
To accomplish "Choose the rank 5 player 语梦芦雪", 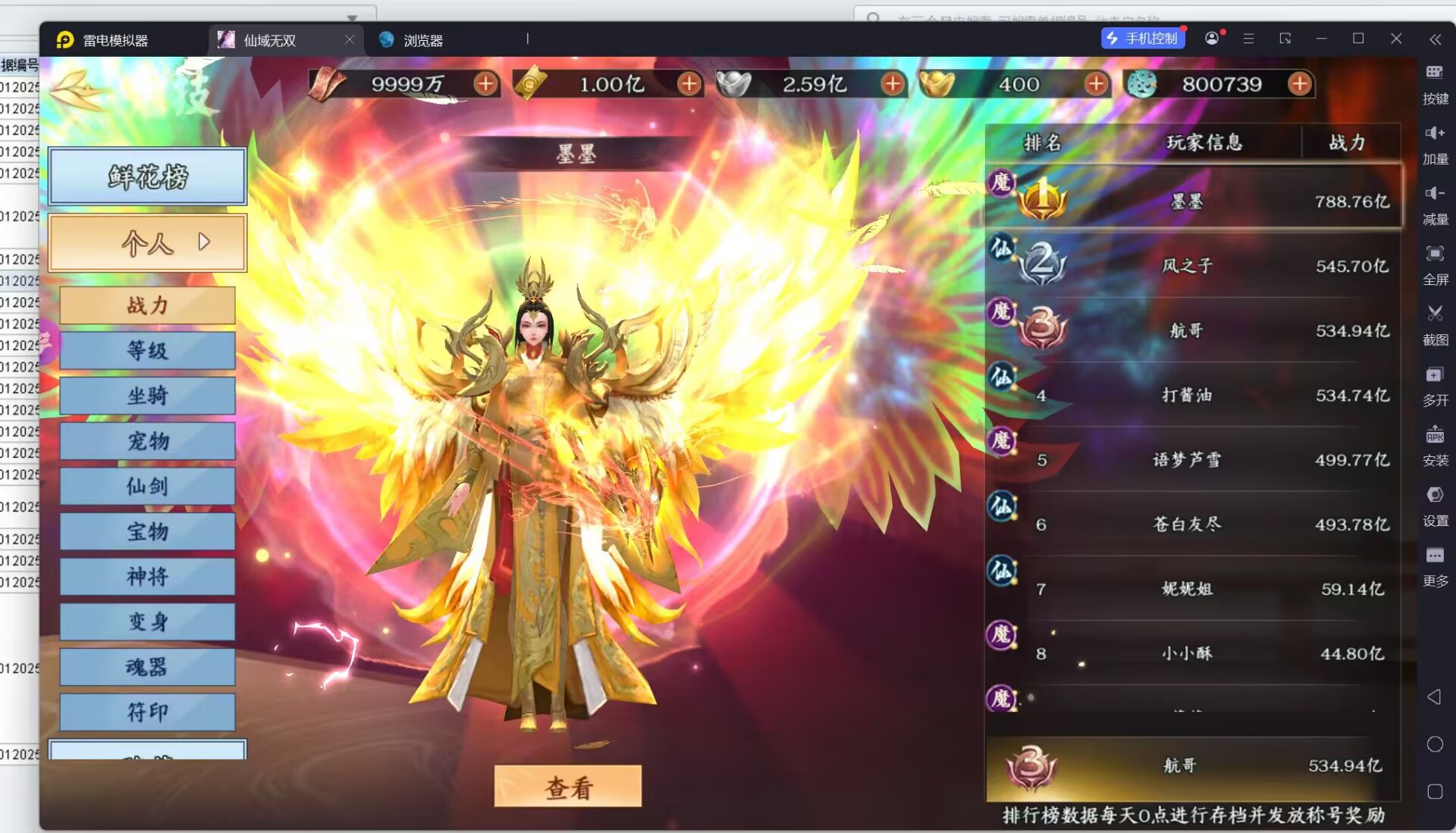I will pyautogui.click(x=1192, y=460).
